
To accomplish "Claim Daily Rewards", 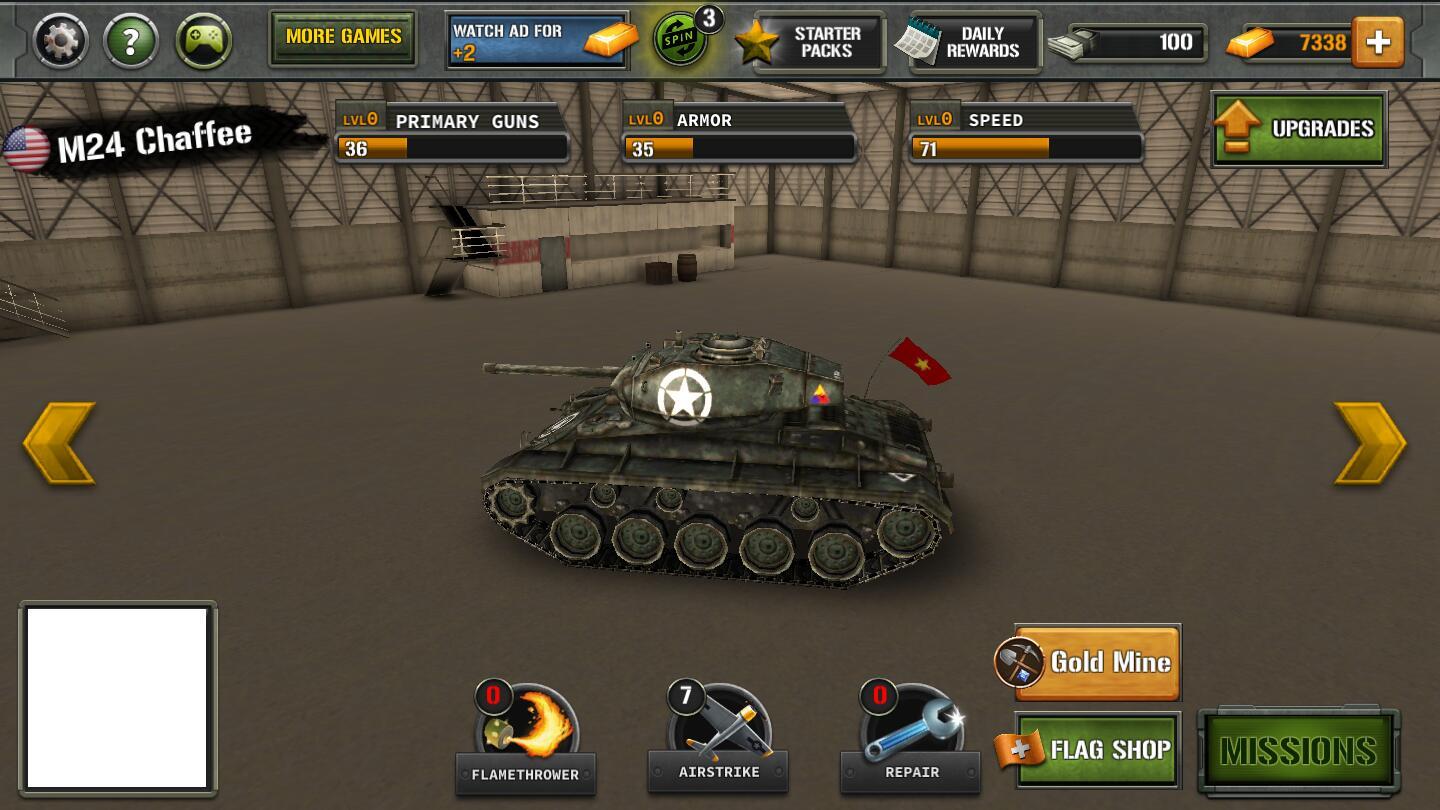I will point(968,43).
